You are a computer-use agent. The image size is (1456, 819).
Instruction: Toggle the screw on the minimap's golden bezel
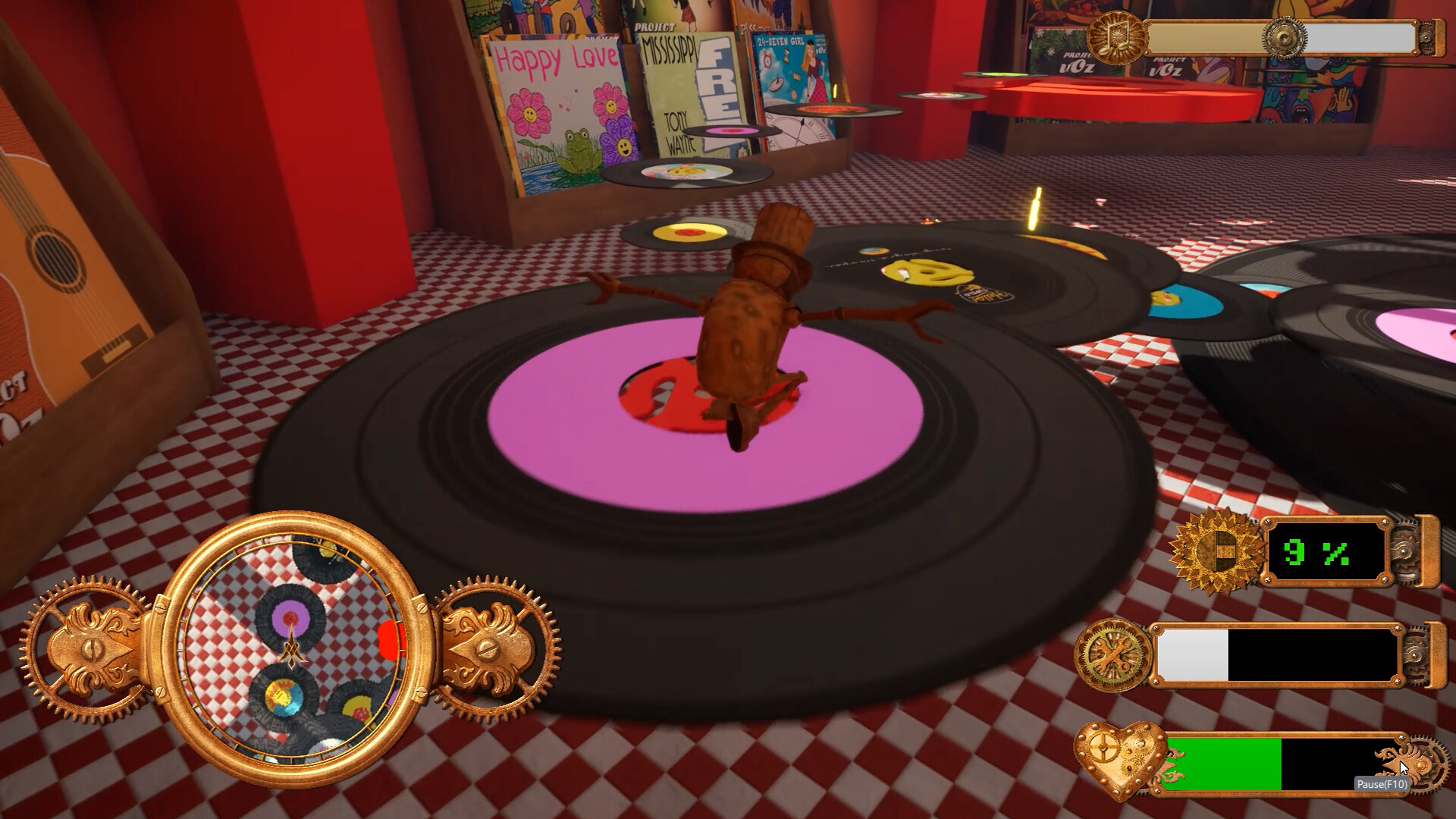coord(158,610)
